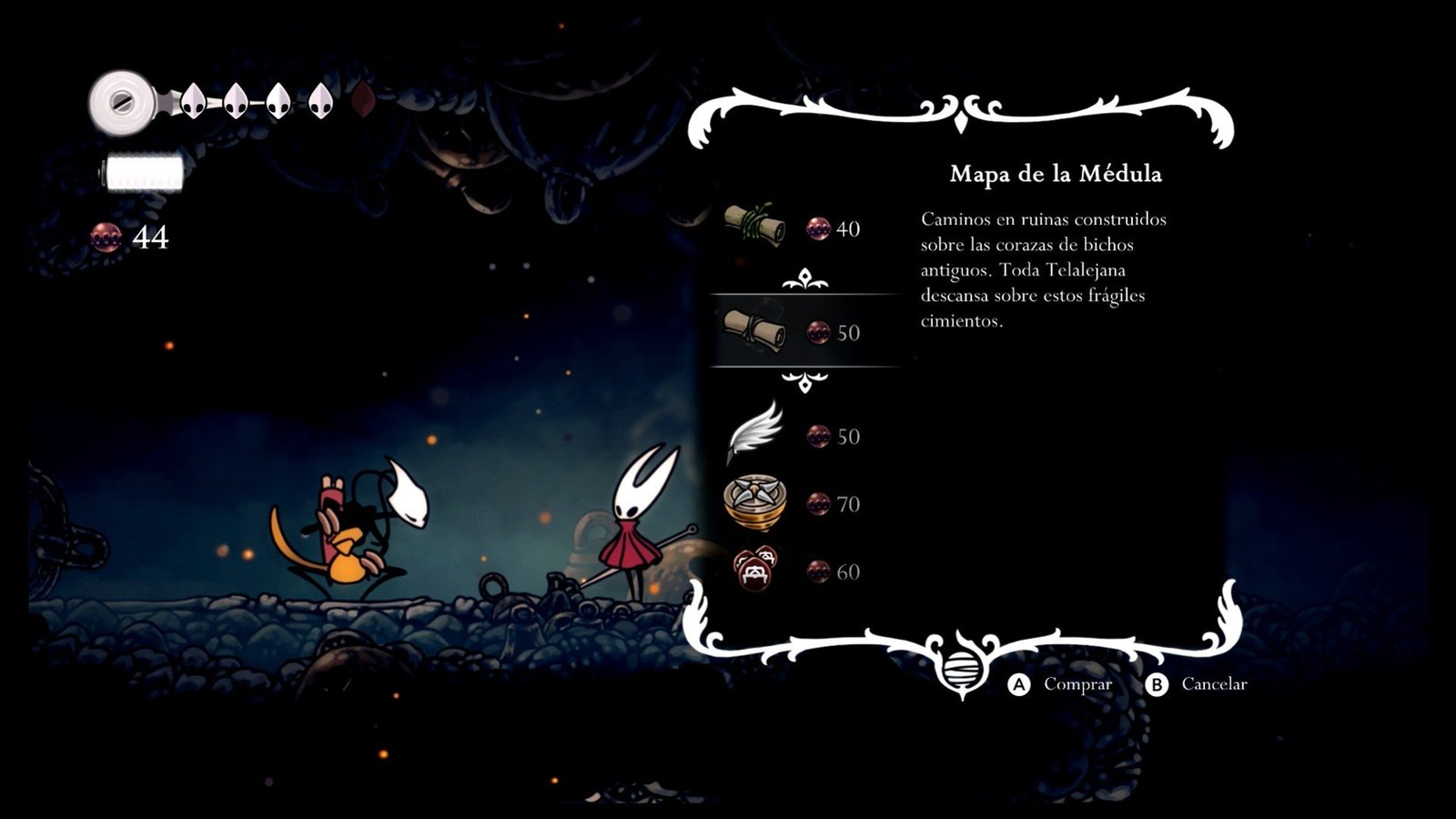Screen dimensions: 1456x819
Task: Choose the highlighted Mapa de la Médula scroll
Action: tap(754, 330)
